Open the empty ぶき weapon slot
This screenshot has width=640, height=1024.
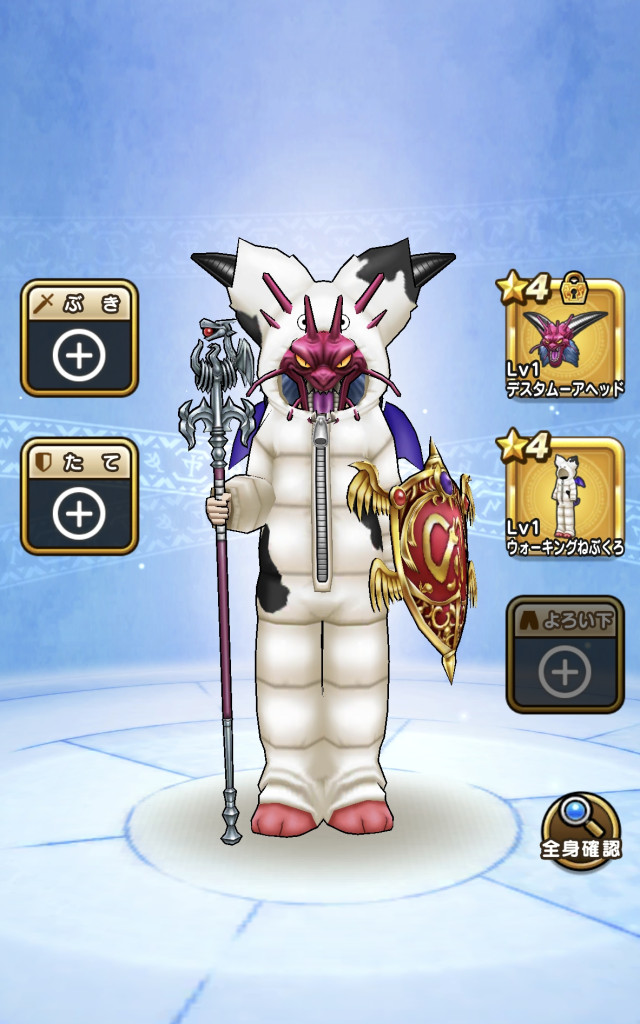(79, 339)
